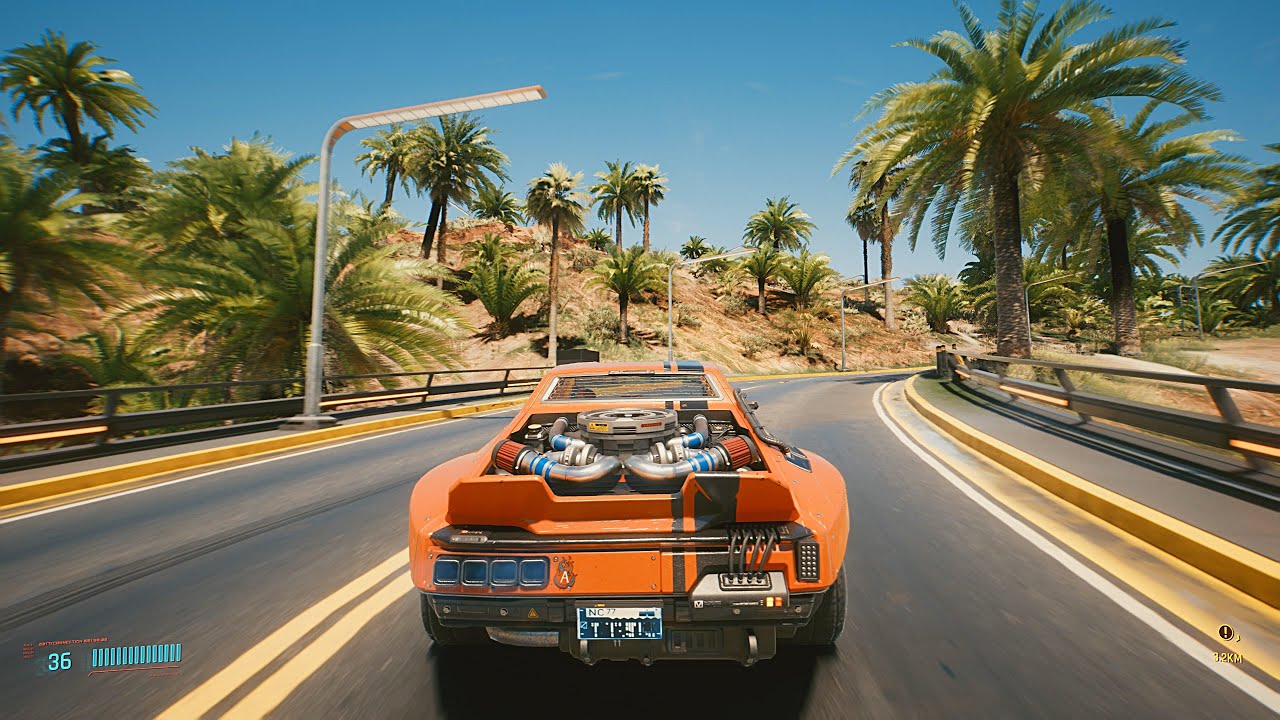Click the red underline beneath RPM gauge
This screenshot has width=1280, height=720.
click(134, 668)
